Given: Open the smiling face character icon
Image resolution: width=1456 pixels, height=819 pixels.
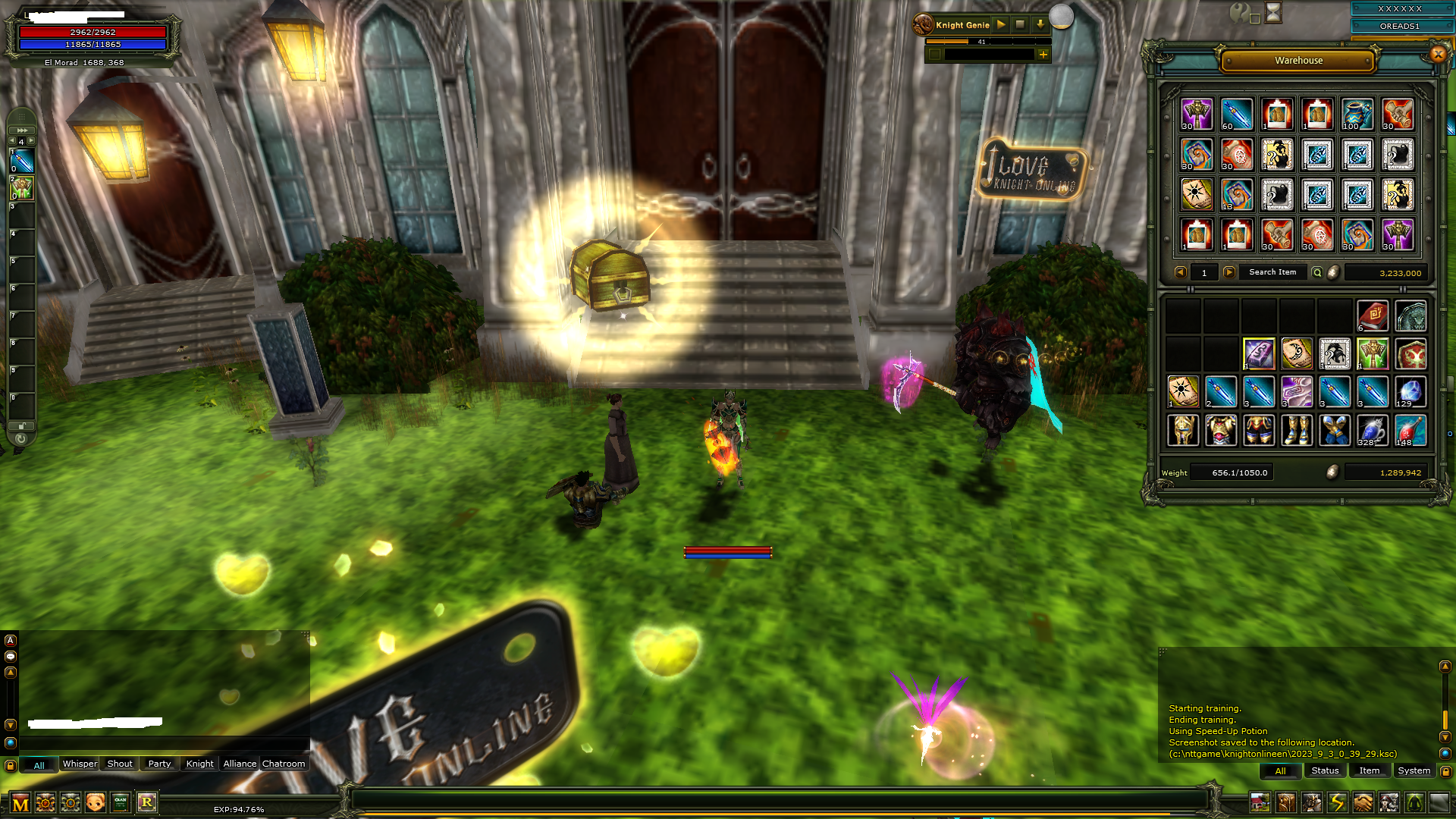Looking at the screenshot, I should tap(96, 802).
